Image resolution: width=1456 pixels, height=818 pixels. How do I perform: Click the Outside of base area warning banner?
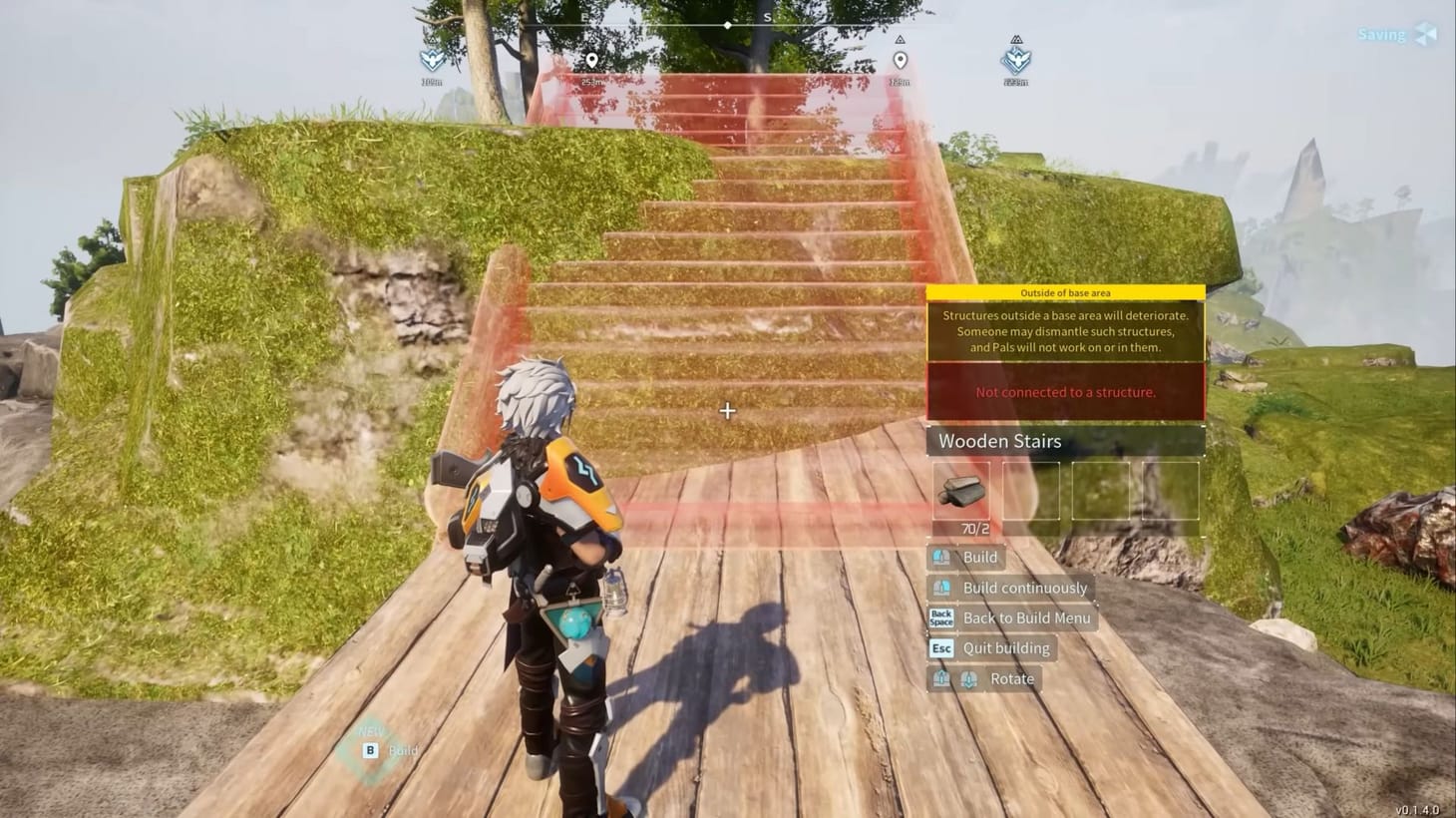1065,292
